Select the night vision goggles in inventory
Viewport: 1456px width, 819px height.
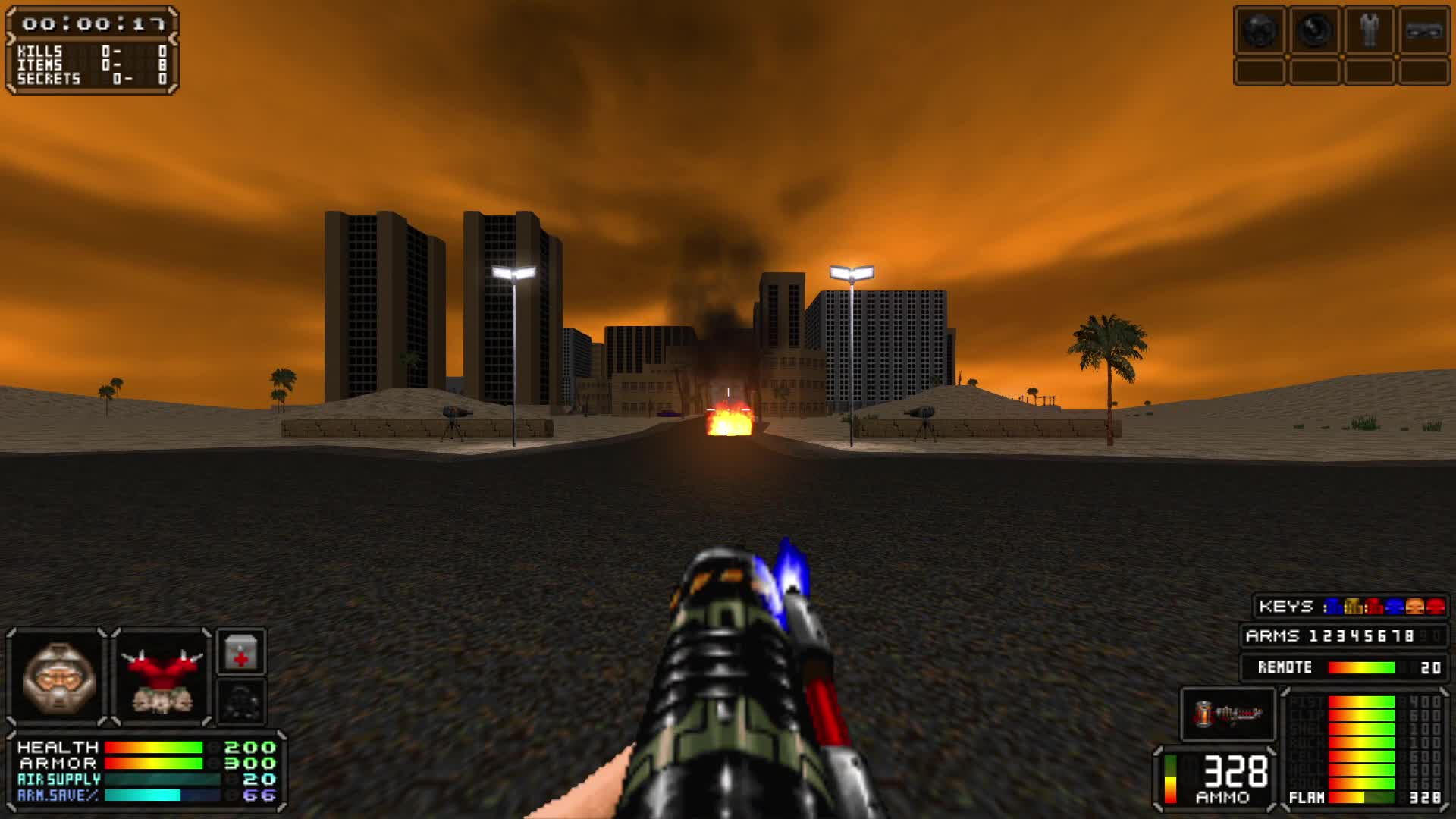1315,30
